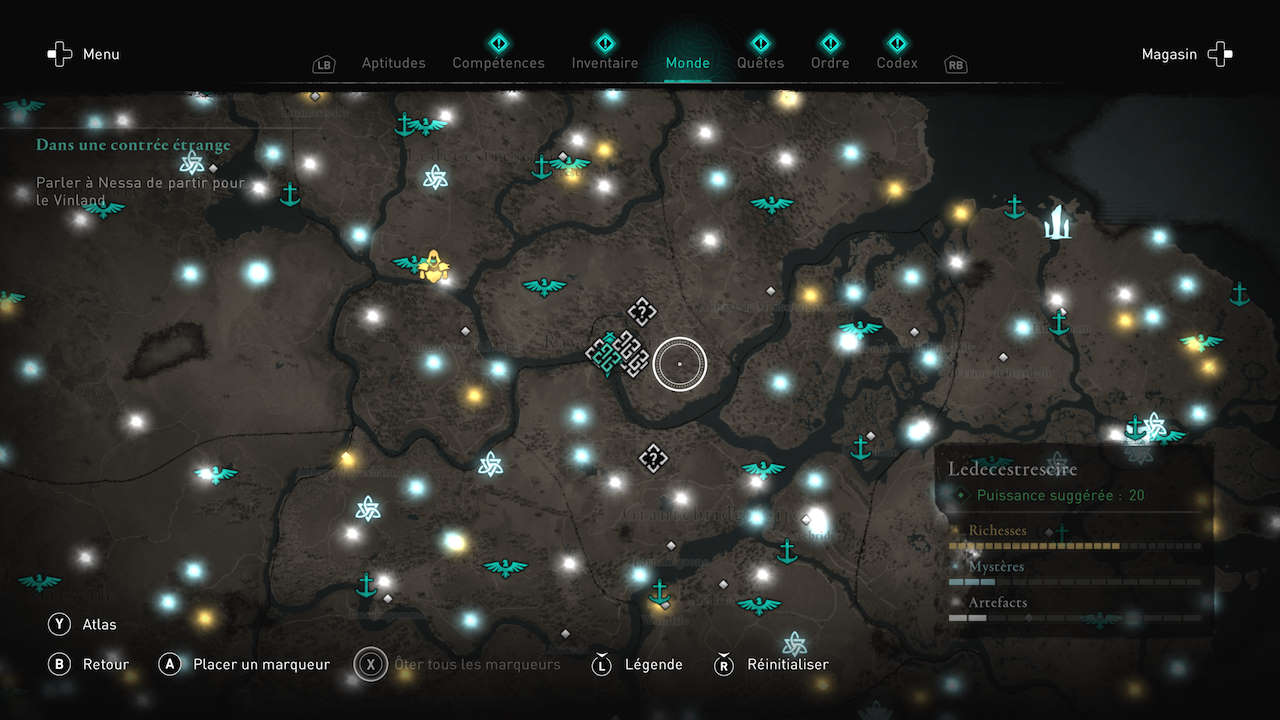Screen dimensions: 1280x720
Task: Select the tracked quest 'Dans une contrée étrange'
Action: [133, 145]
